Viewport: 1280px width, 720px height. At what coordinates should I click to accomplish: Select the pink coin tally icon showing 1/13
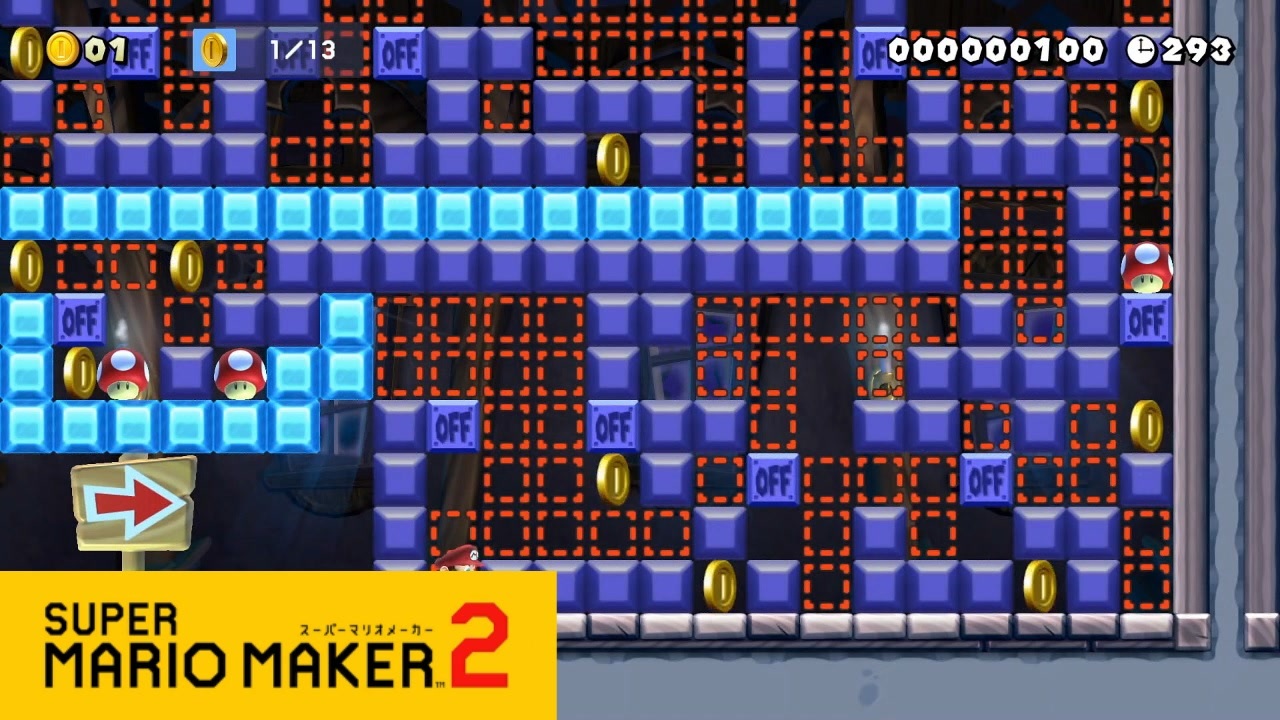point(213,50)
